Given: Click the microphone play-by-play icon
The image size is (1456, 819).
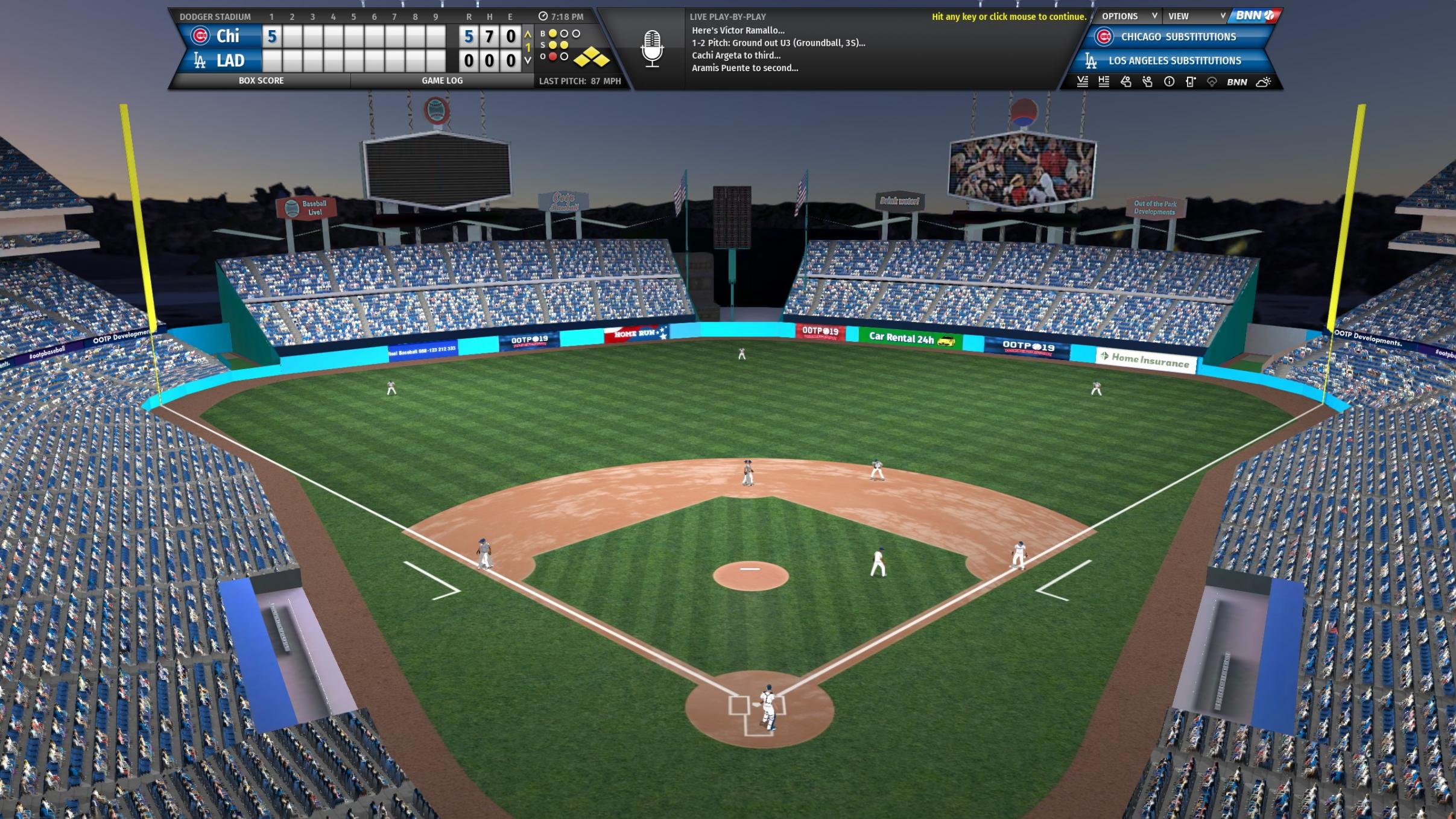Looking at the screenshot, I should click(651, 48).
